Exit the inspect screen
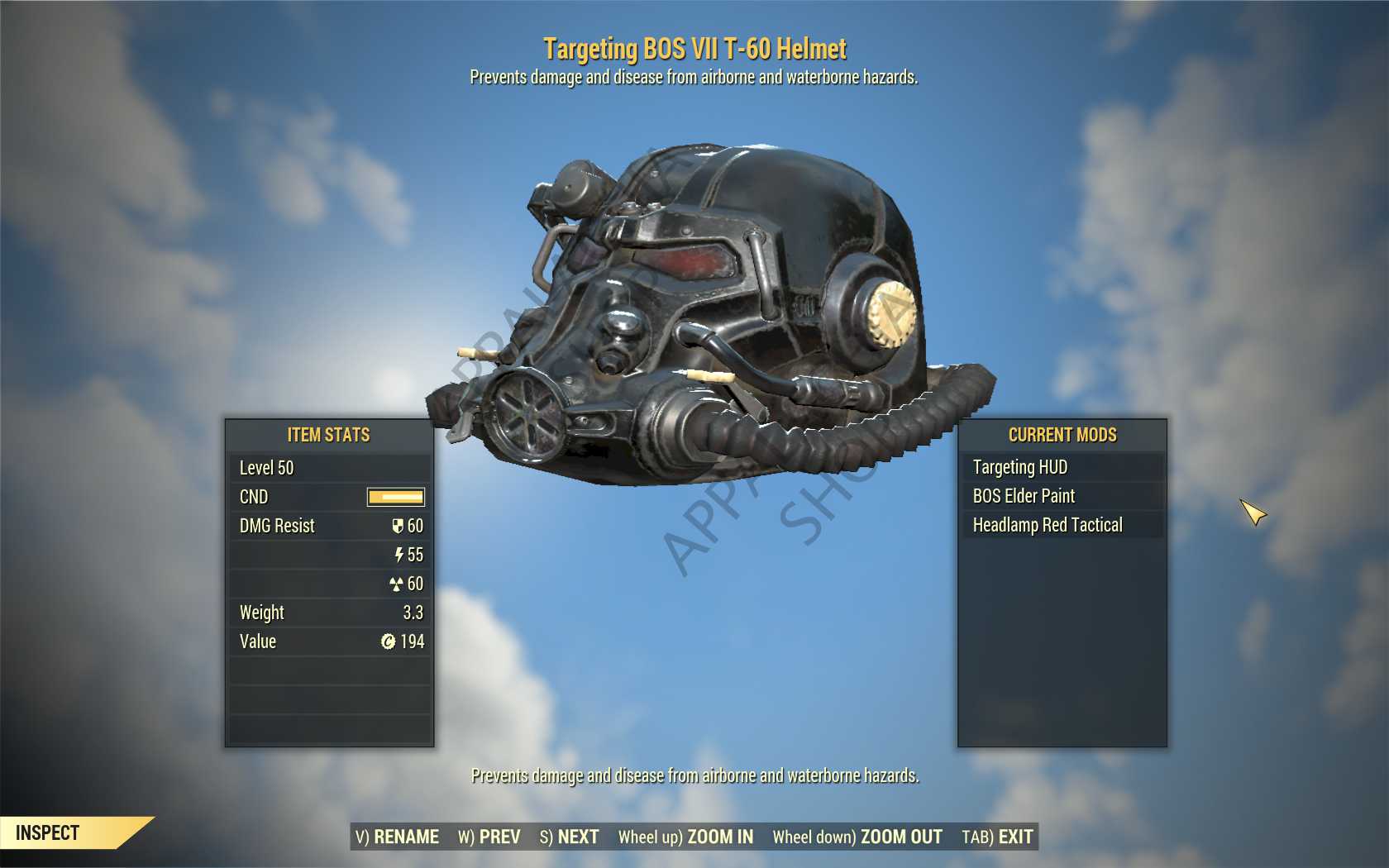1389x868 pixels. (x=997, y=837)
